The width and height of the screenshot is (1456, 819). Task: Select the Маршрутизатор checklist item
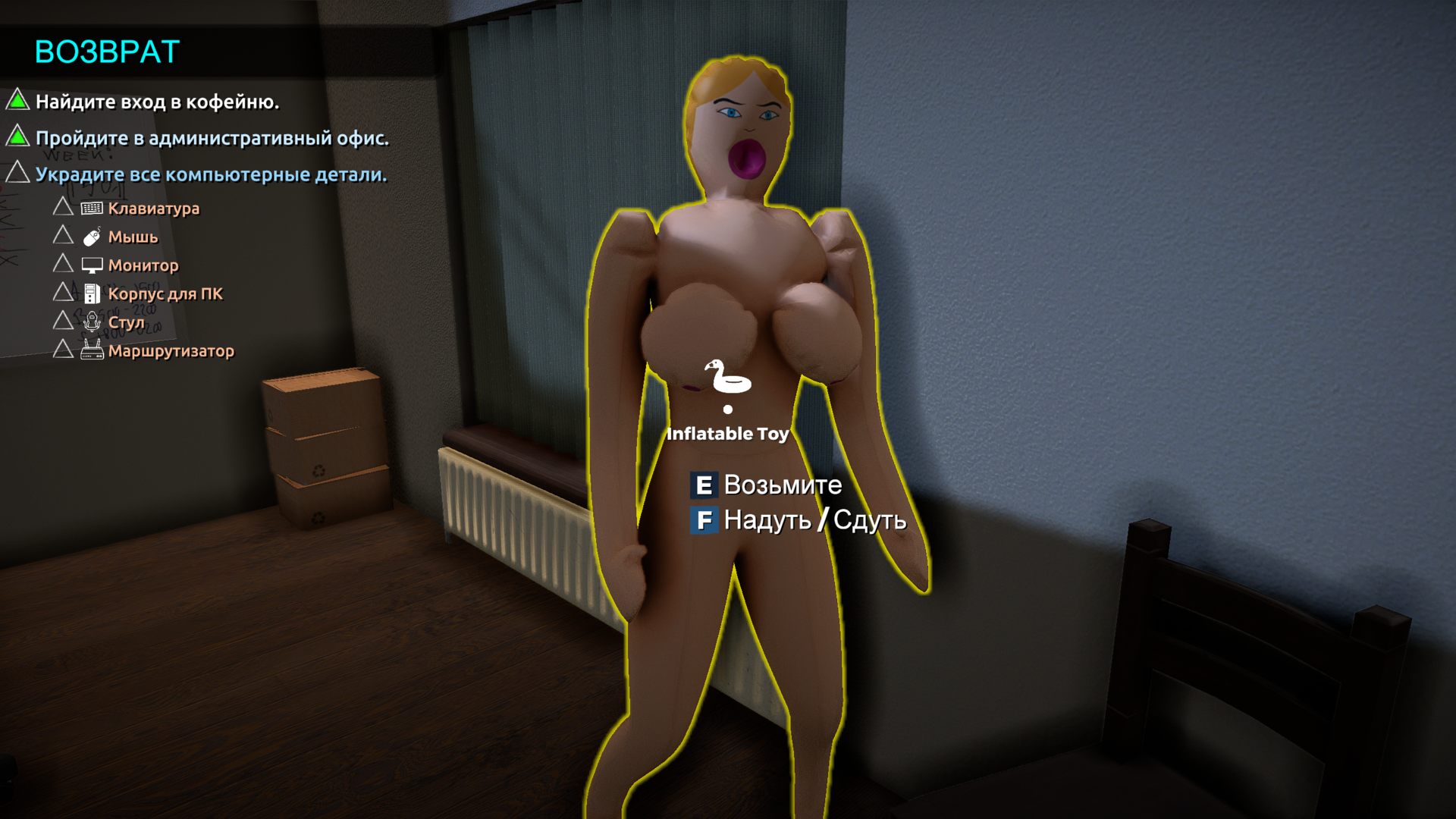pyautogui.click(x=171, y=350)
